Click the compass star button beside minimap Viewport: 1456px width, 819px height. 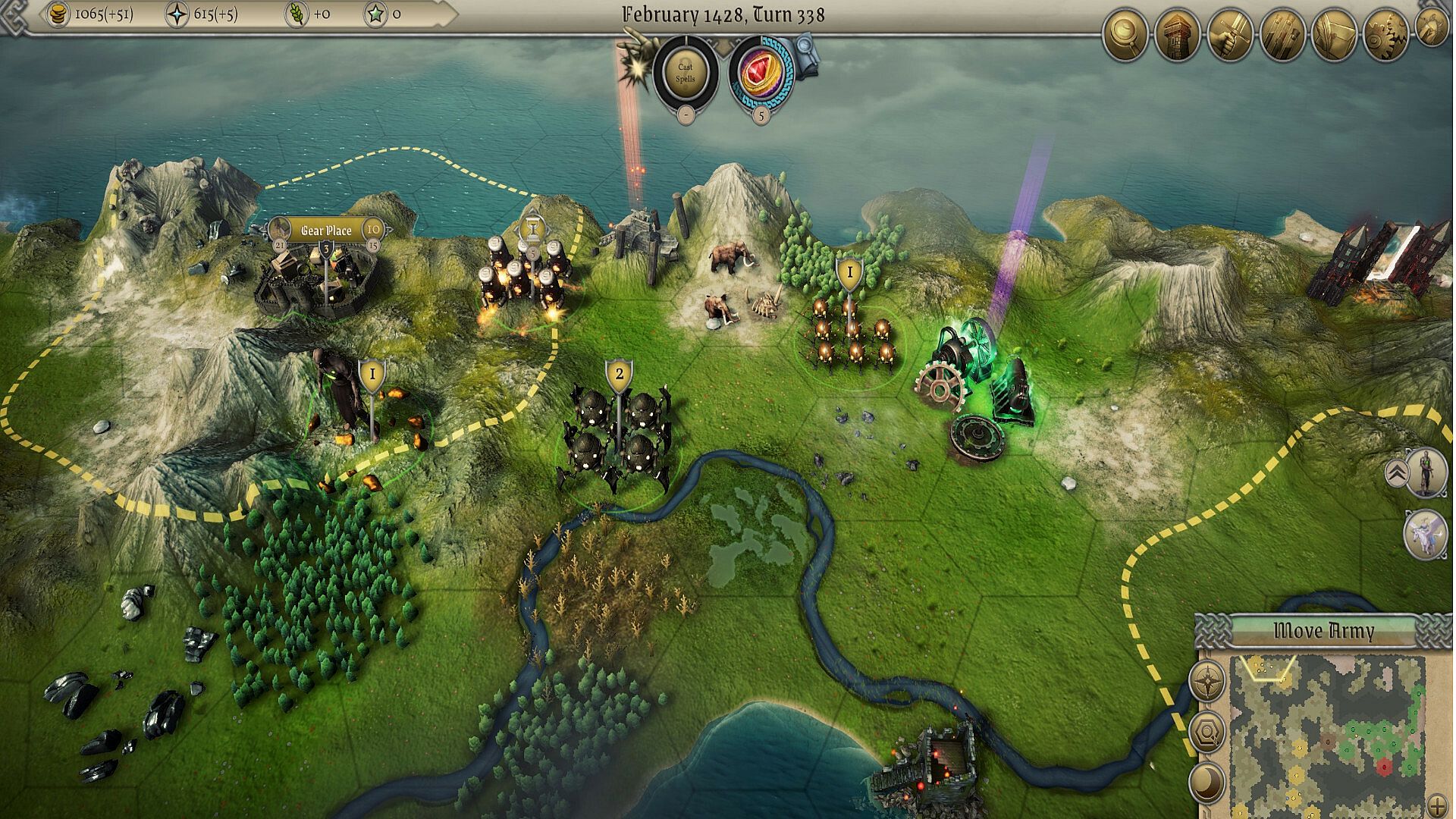coord(1207,682)
